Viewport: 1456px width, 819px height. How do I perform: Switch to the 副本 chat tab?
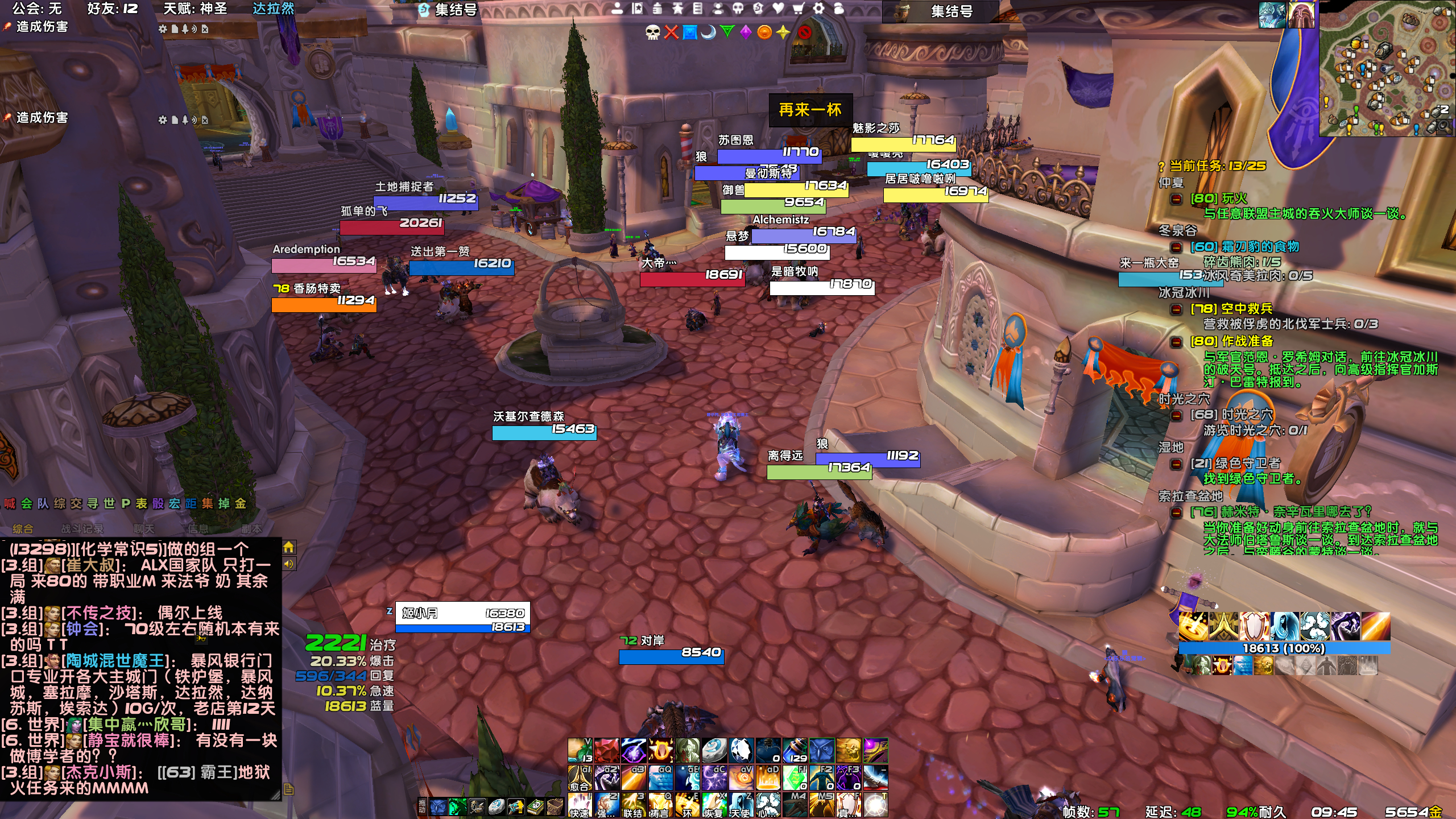[x=251, y=529]
